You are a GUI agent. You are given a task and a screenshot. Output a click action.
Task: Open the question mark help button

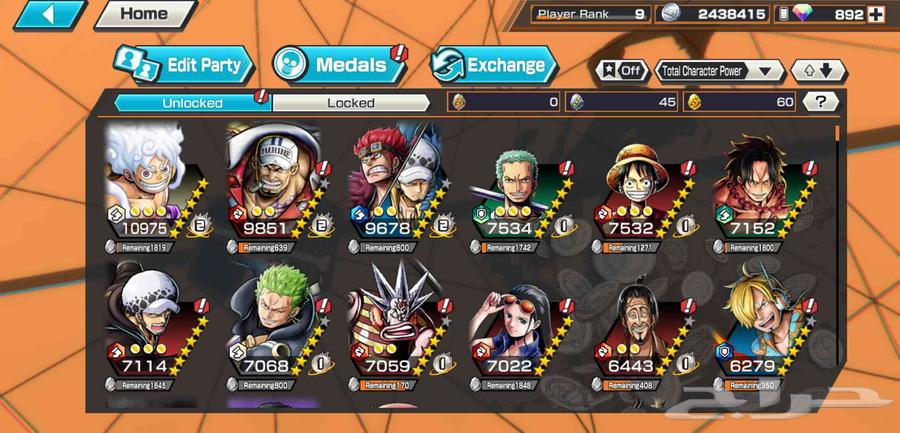coord(821,101)
